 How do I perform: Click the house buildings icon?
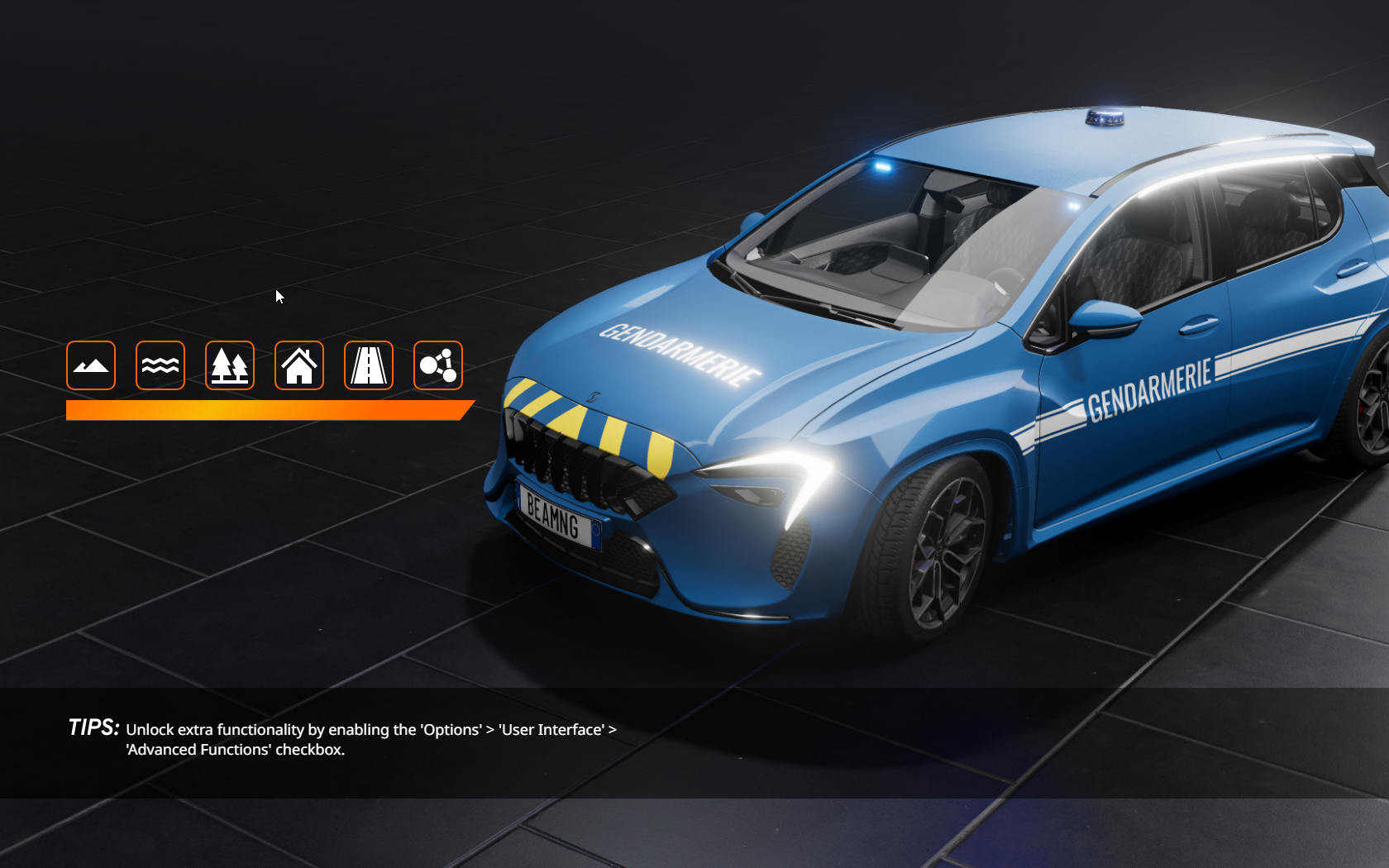click(x=299, y=365)
